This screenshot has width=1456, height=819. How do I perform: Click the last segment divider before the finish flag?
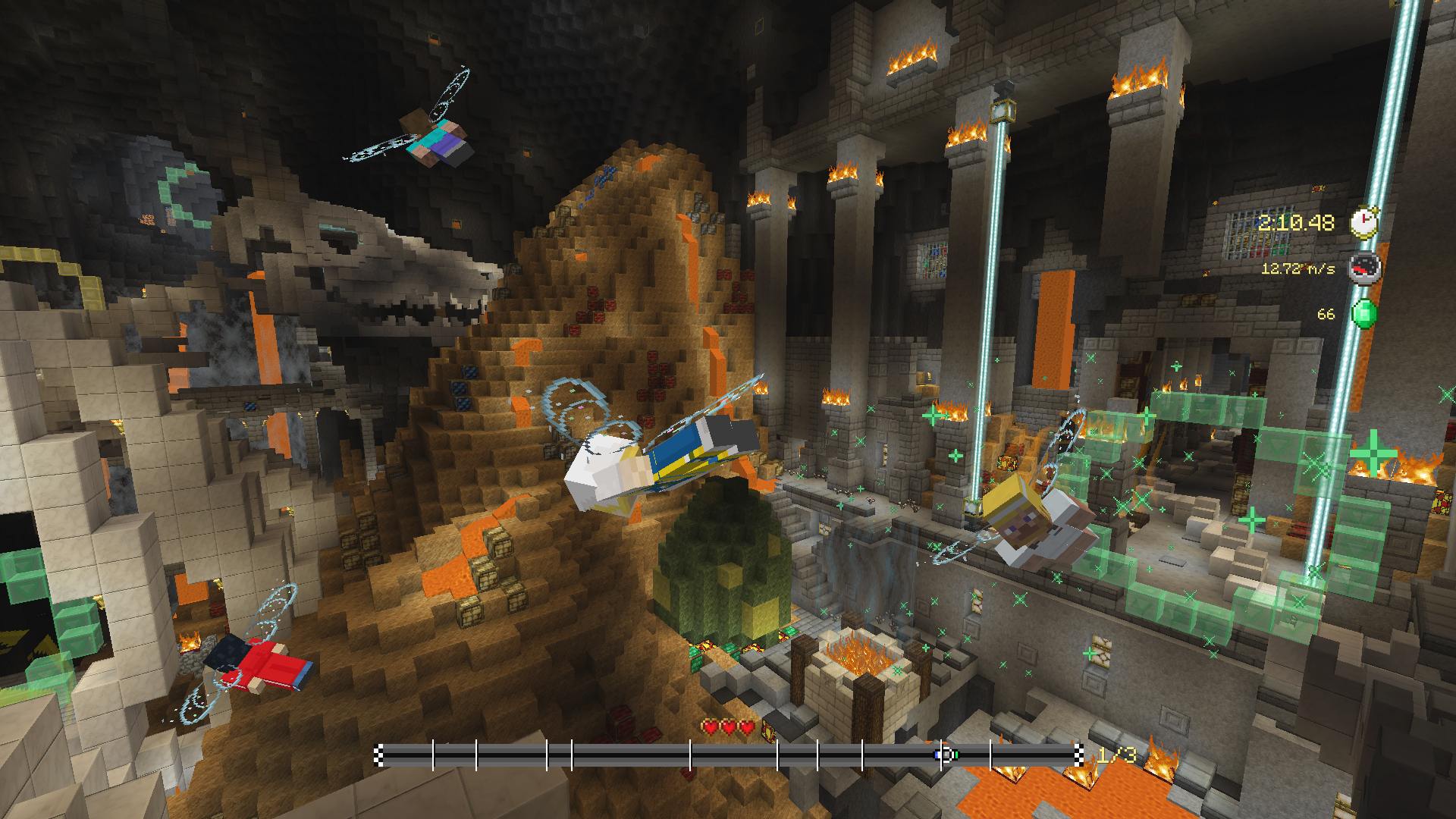click(x=989, y=755)
